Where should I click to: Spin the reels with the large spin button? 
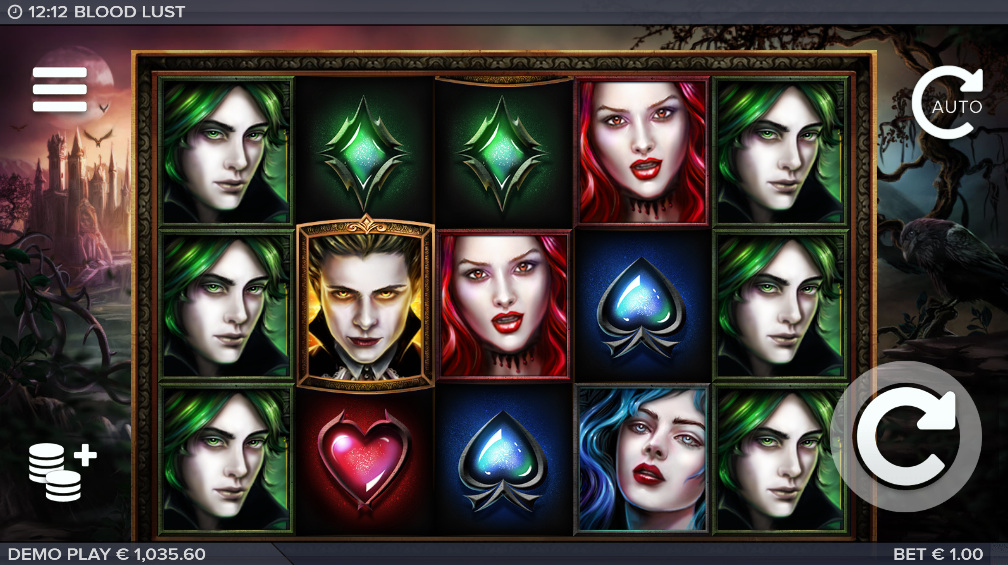(905, 438)
